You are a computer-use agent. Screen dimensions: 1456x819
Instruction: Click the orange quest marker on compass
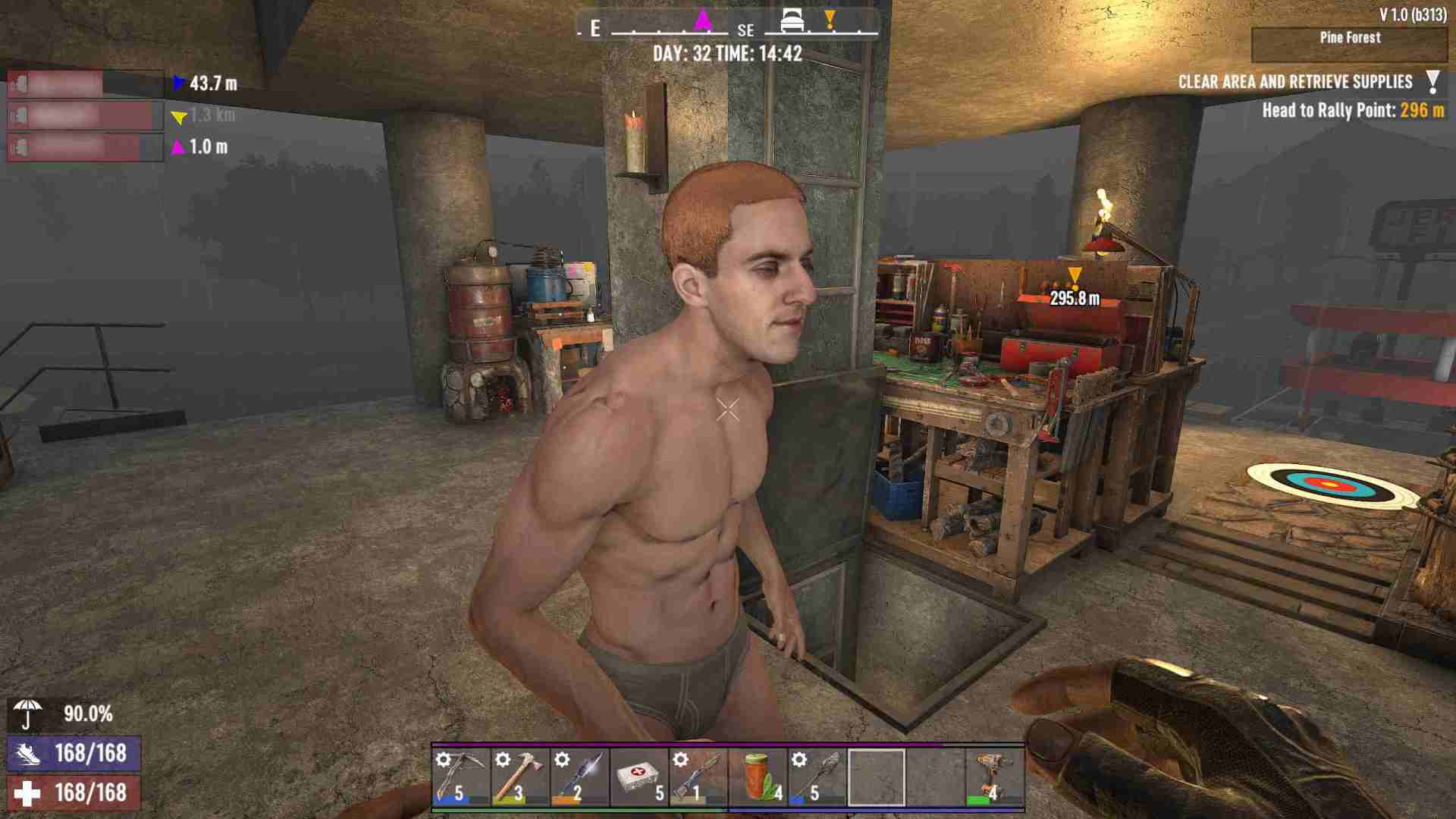point(830,20)
